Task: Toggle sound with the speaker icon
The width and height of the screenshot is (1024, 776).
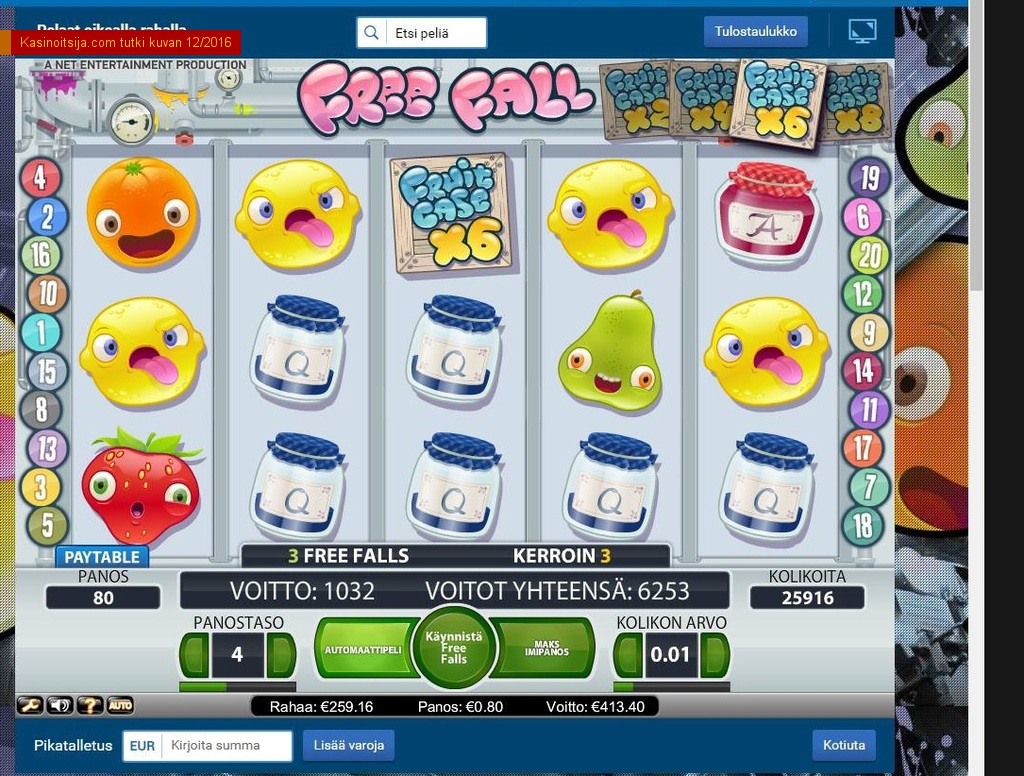Action: point(60,706)
